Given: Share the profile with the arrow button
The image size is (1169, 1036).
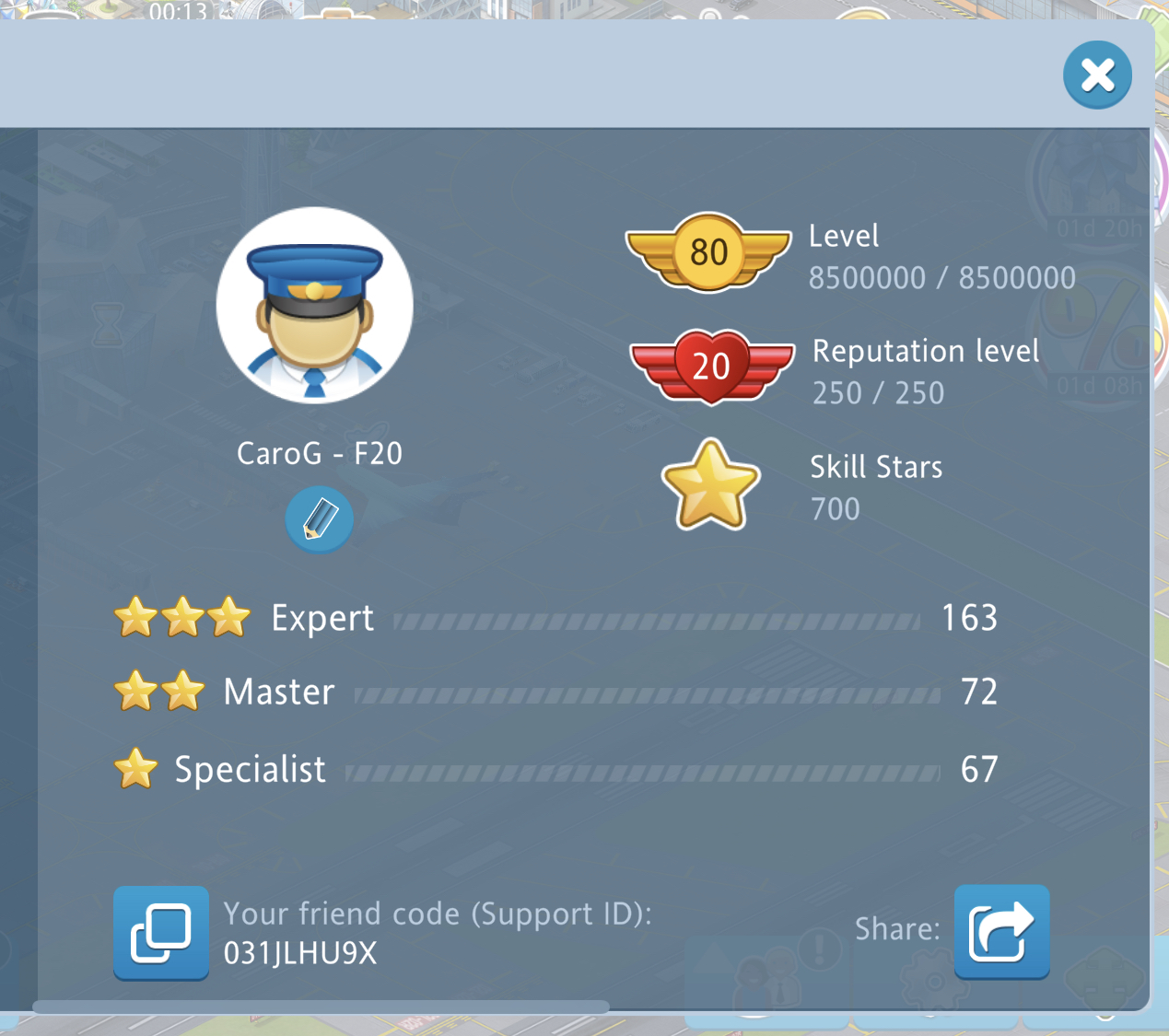Looking at the screenshot, I should point(1001,932).
